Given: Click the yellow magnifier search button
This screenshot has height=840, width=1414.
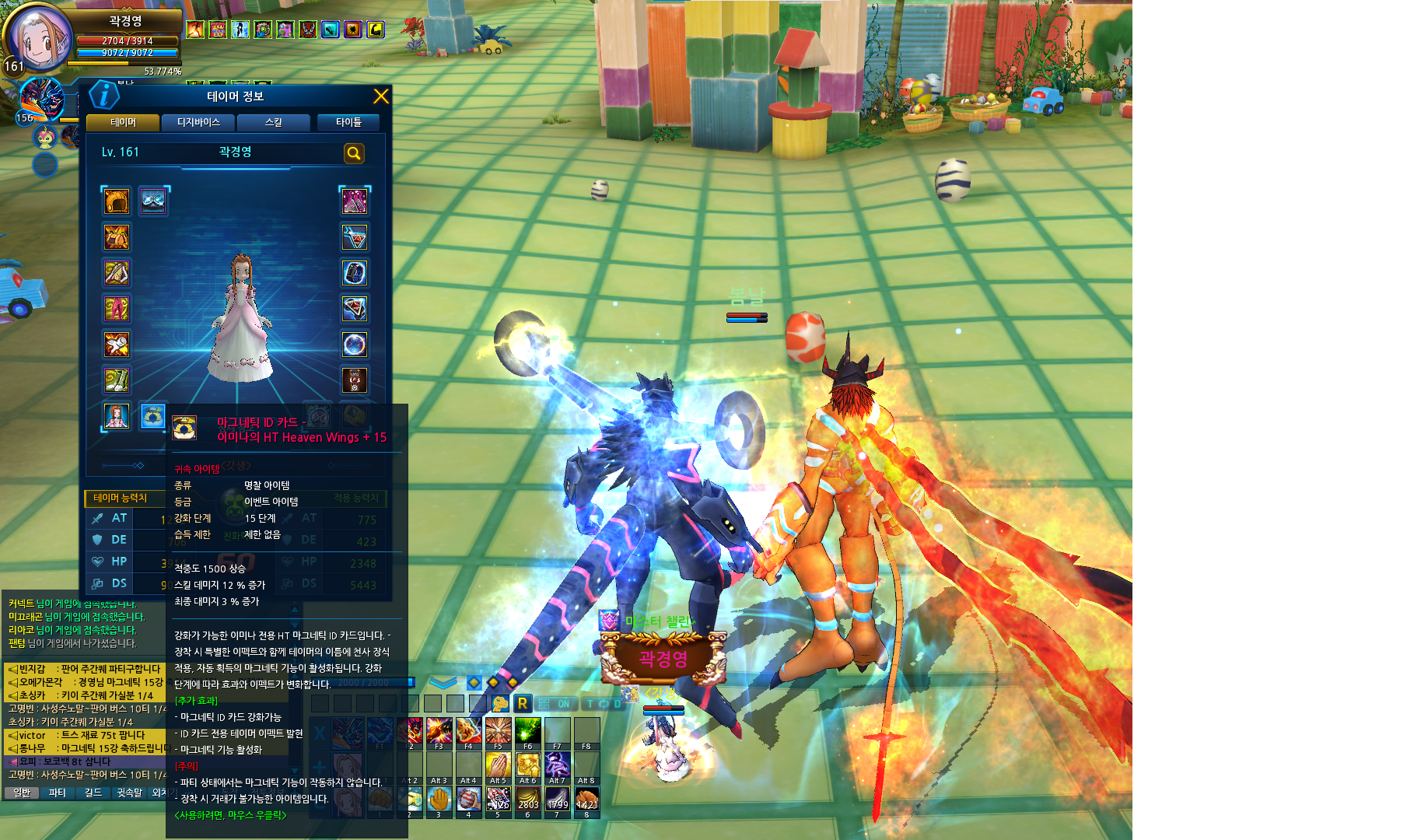Looking at the screenshot, I should (x=354, y=153).
